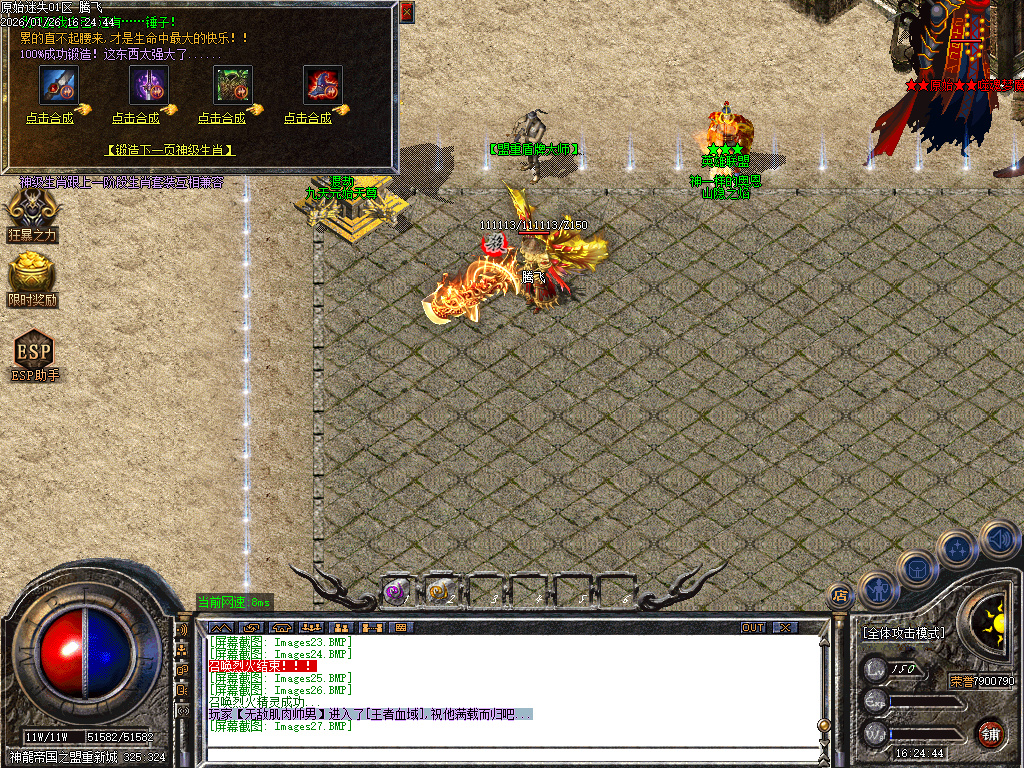Image resolution: width=1024 pixels, height=768 pixels.
Task: Open the character equipment round button
Action: click(876, 589)
